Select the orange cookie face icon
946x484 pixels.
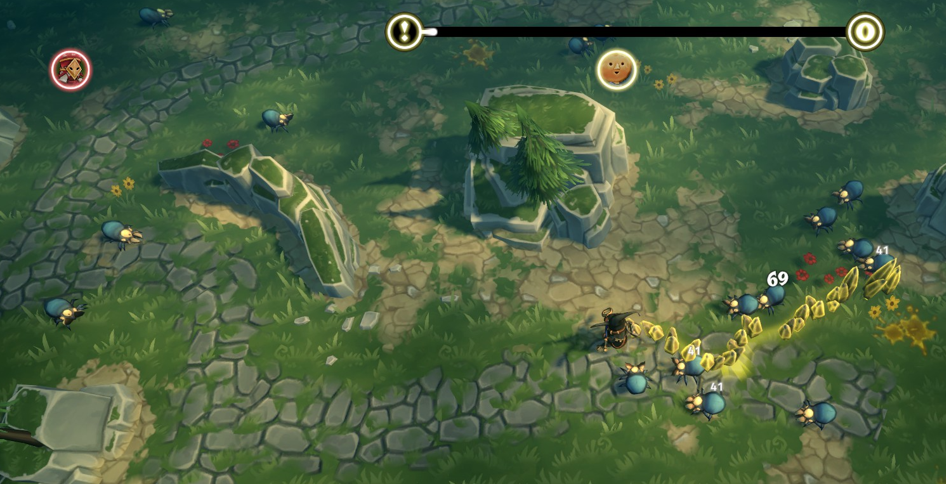pyautogui.click(x=617, y=70)
